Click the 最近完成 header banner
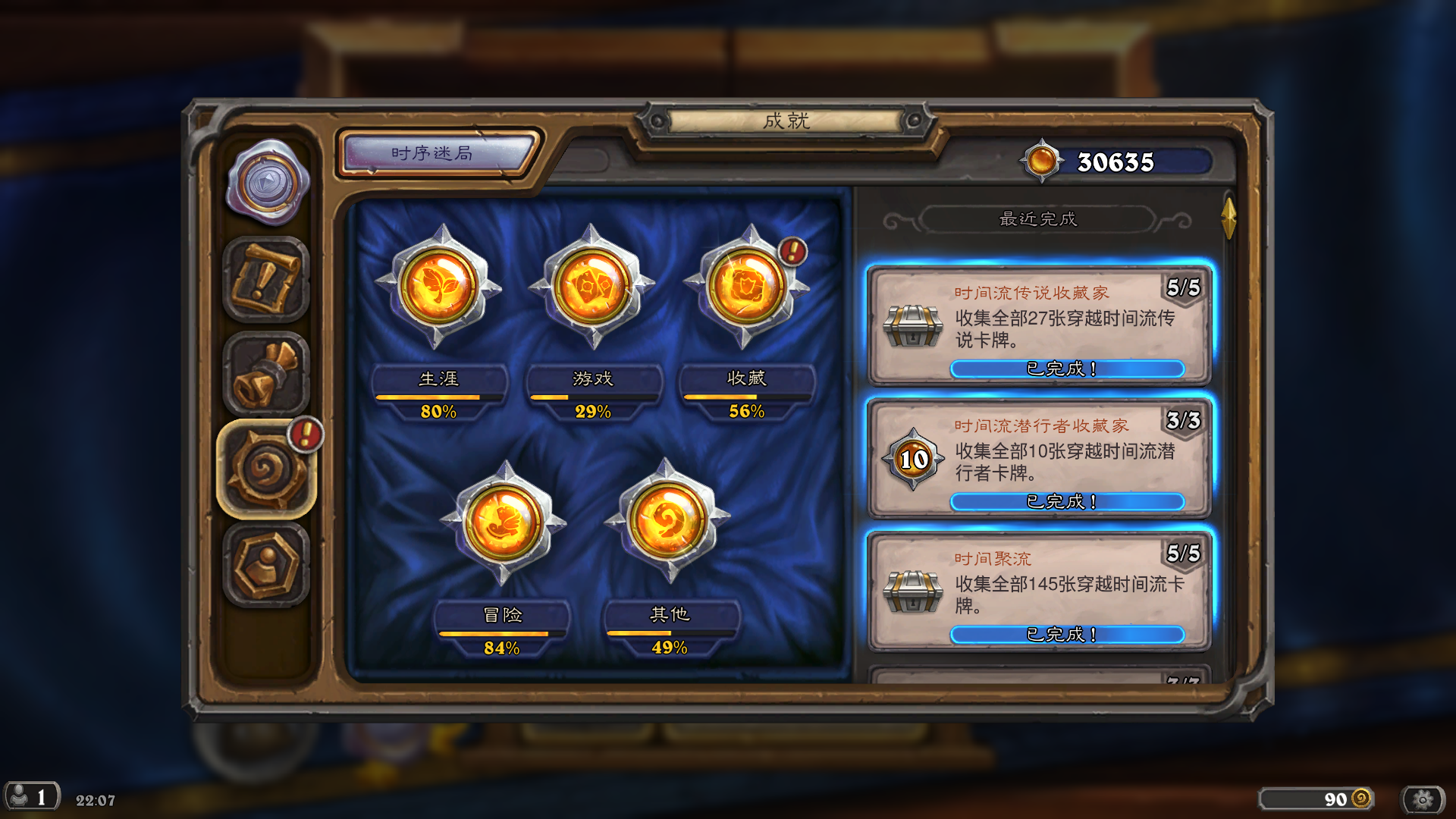 pyautogui.click(x=1039, y=219)
